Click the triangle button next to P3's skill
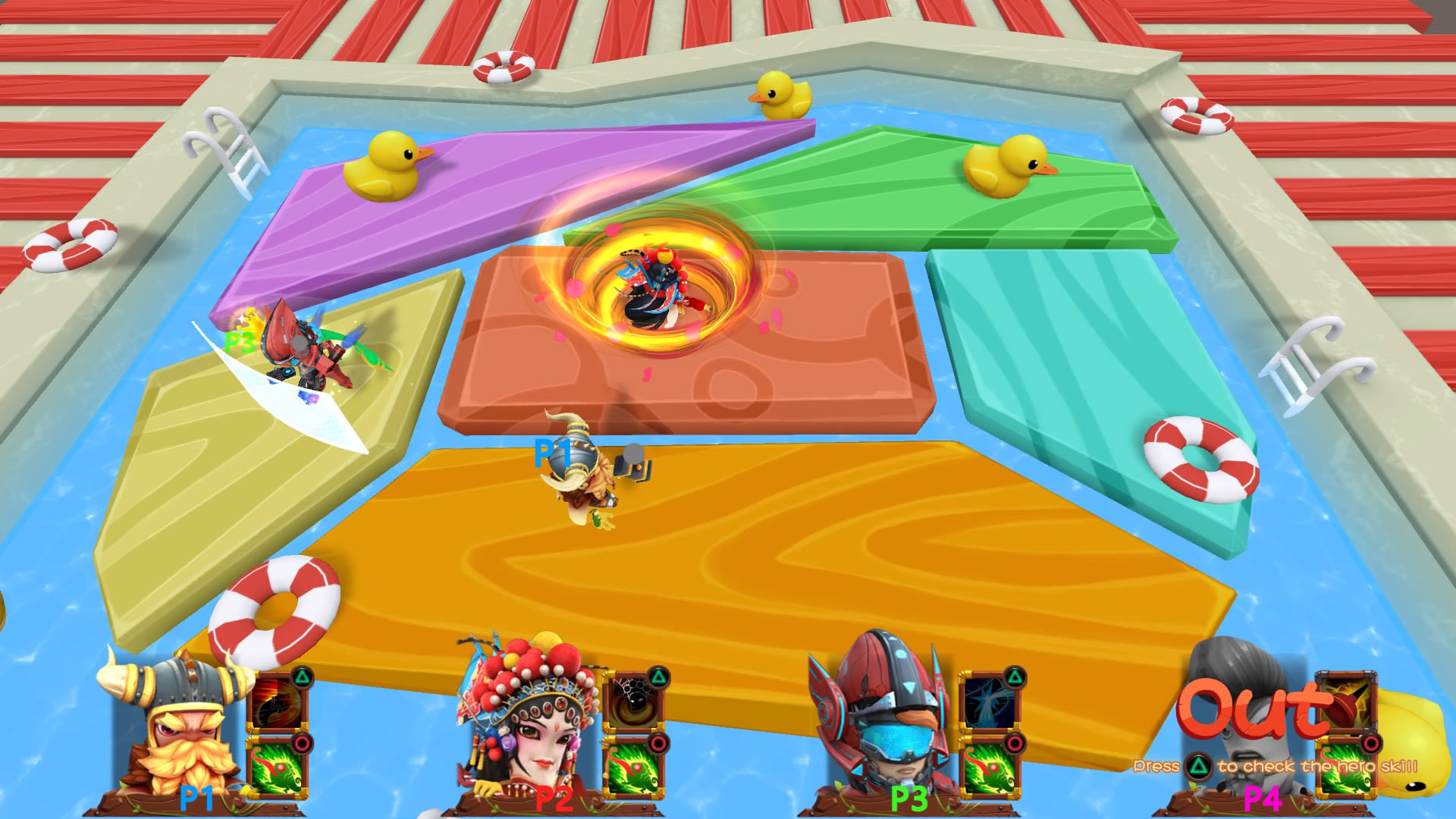Screen dimensions: 1456x819 (x=1015, y=678)
